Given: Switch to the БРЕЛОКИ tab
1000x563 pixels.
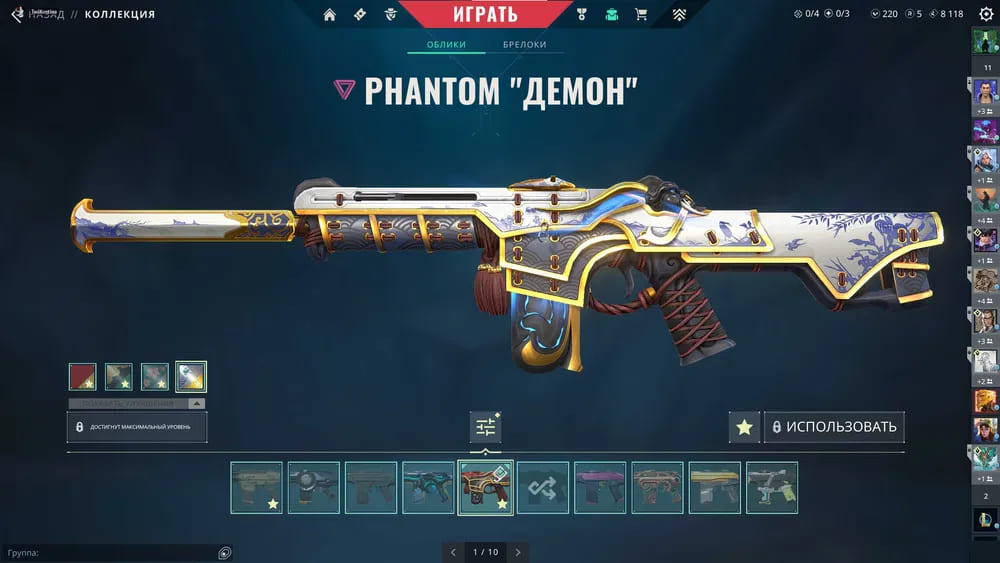Looking at the screenshot, I should coord(524,45).
